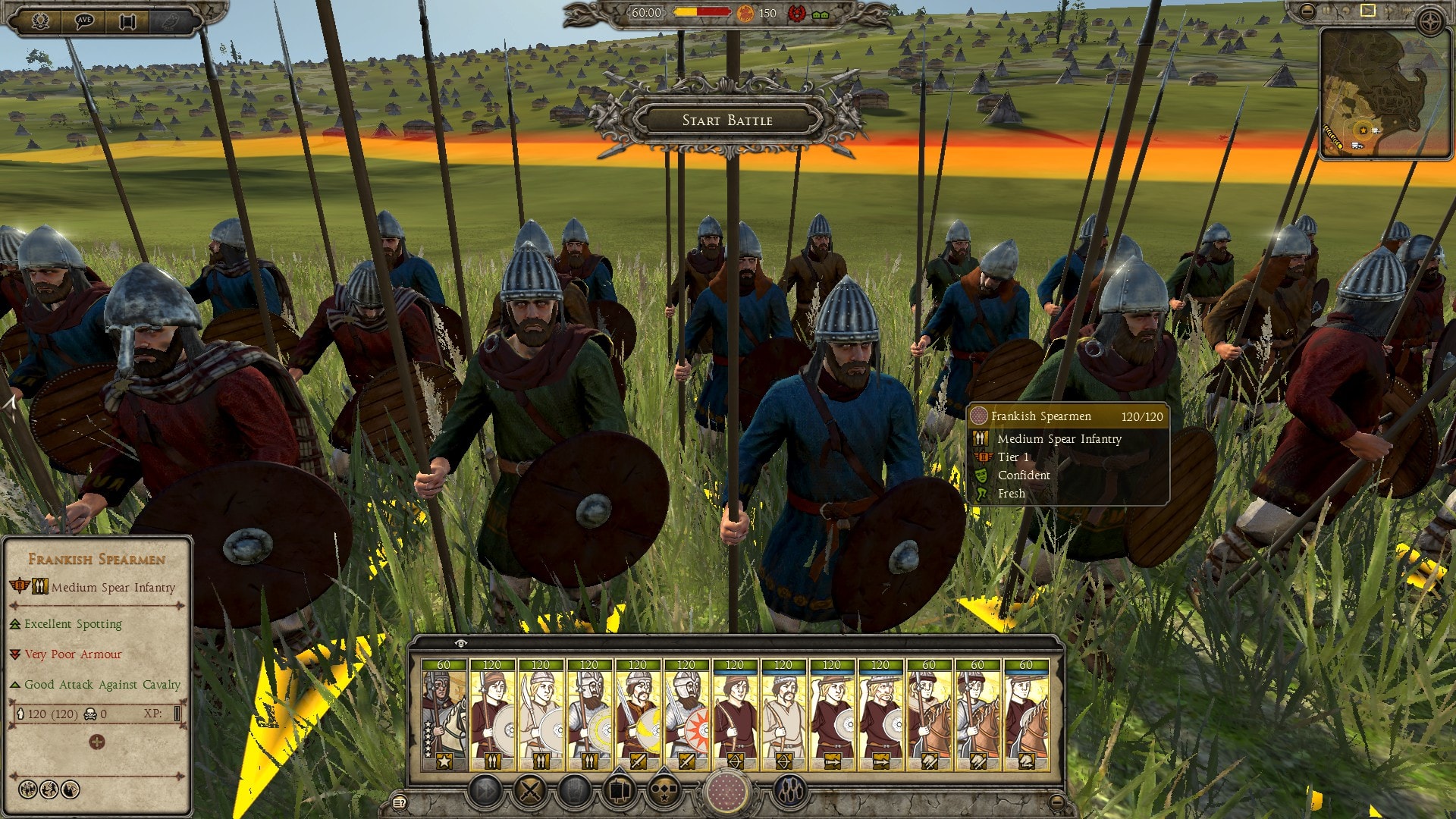Pause the battle with the pause control
Viewport: 1456px width, 819px height.
1327,11
